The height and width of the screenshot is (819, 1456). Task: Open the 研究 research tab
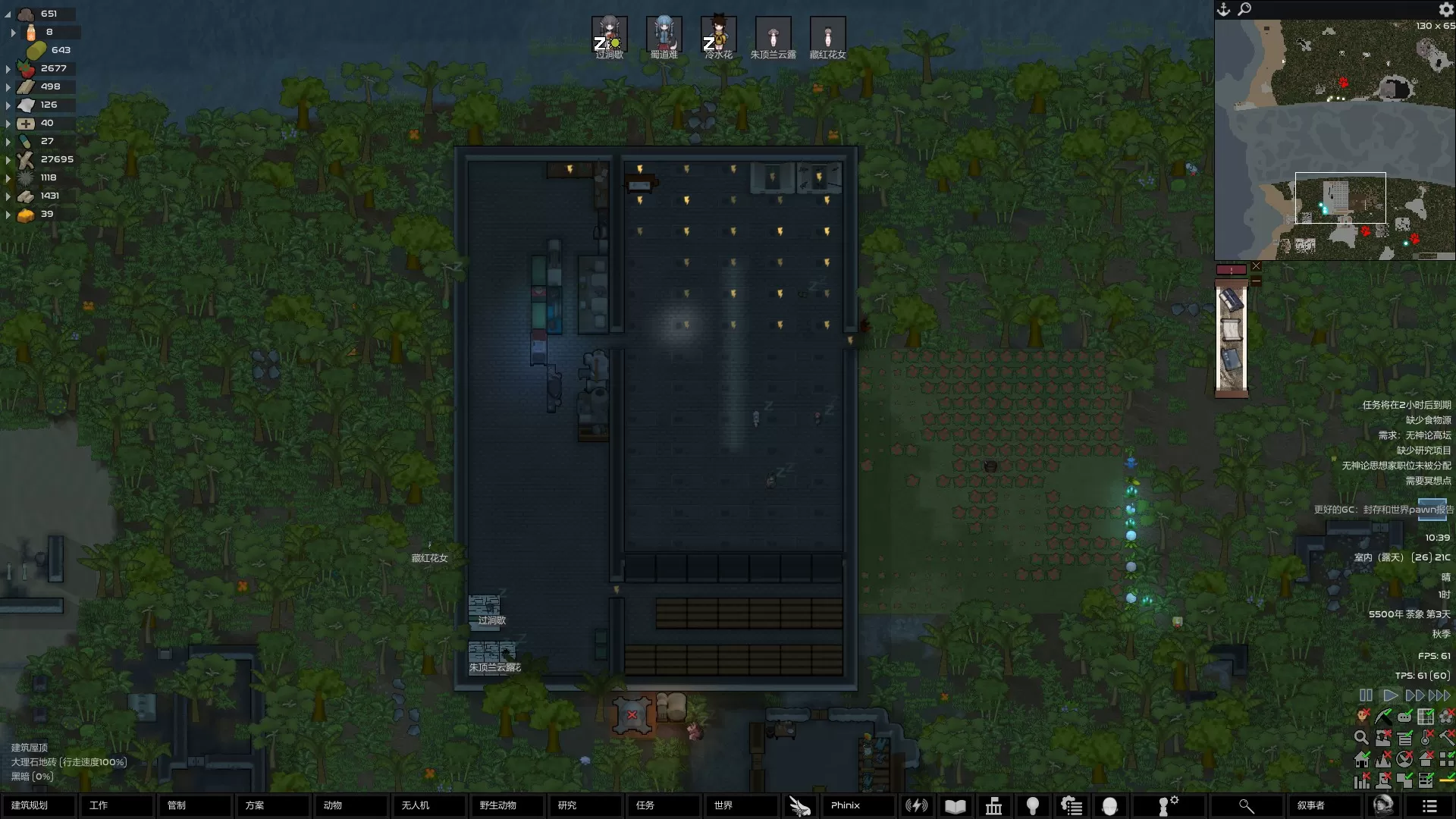[x=585, y=805]
